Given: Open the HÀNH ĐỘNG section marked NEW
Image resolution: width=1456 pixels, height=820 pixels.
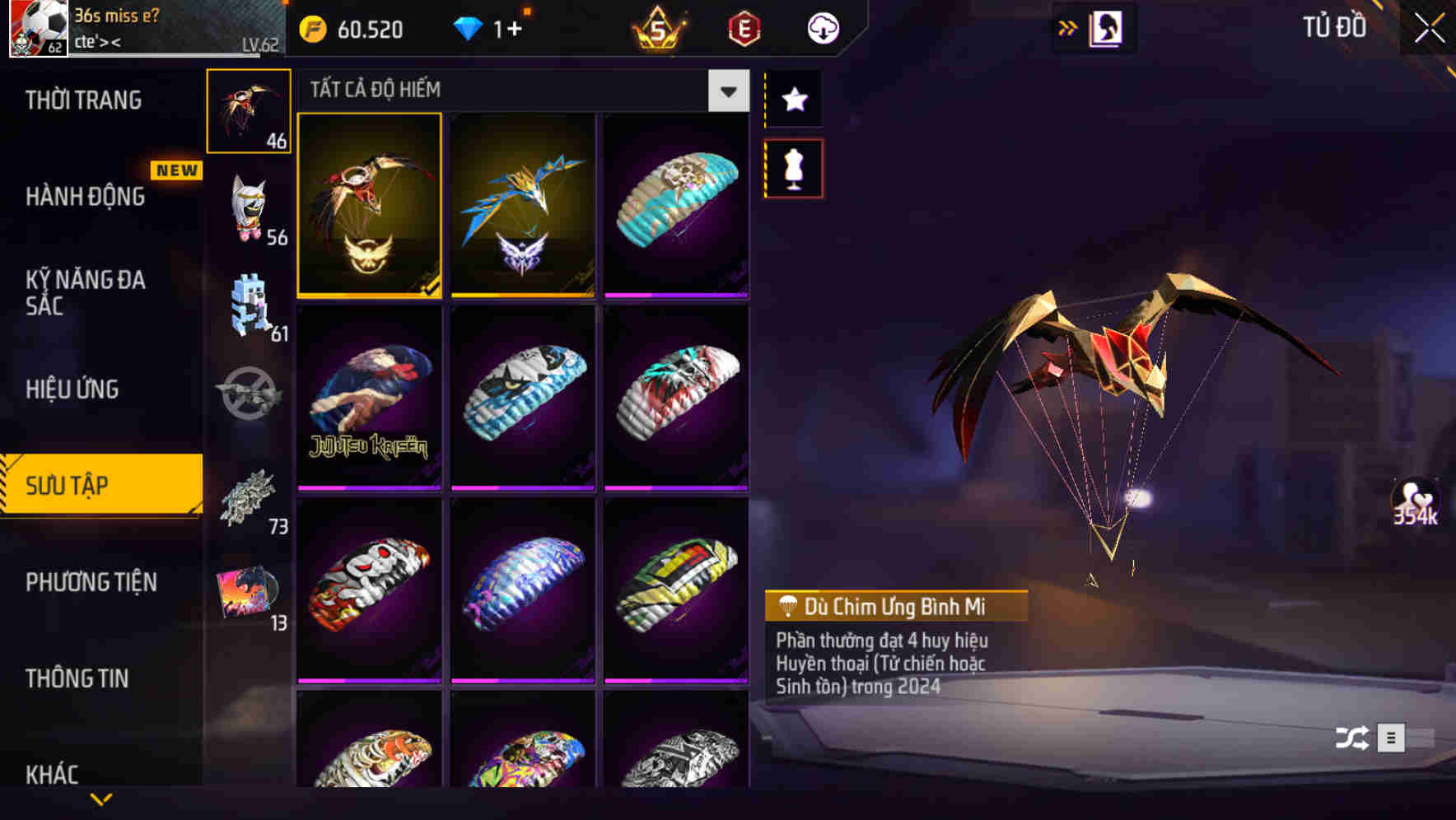Looking at the screenshot, I should (86, 198).
